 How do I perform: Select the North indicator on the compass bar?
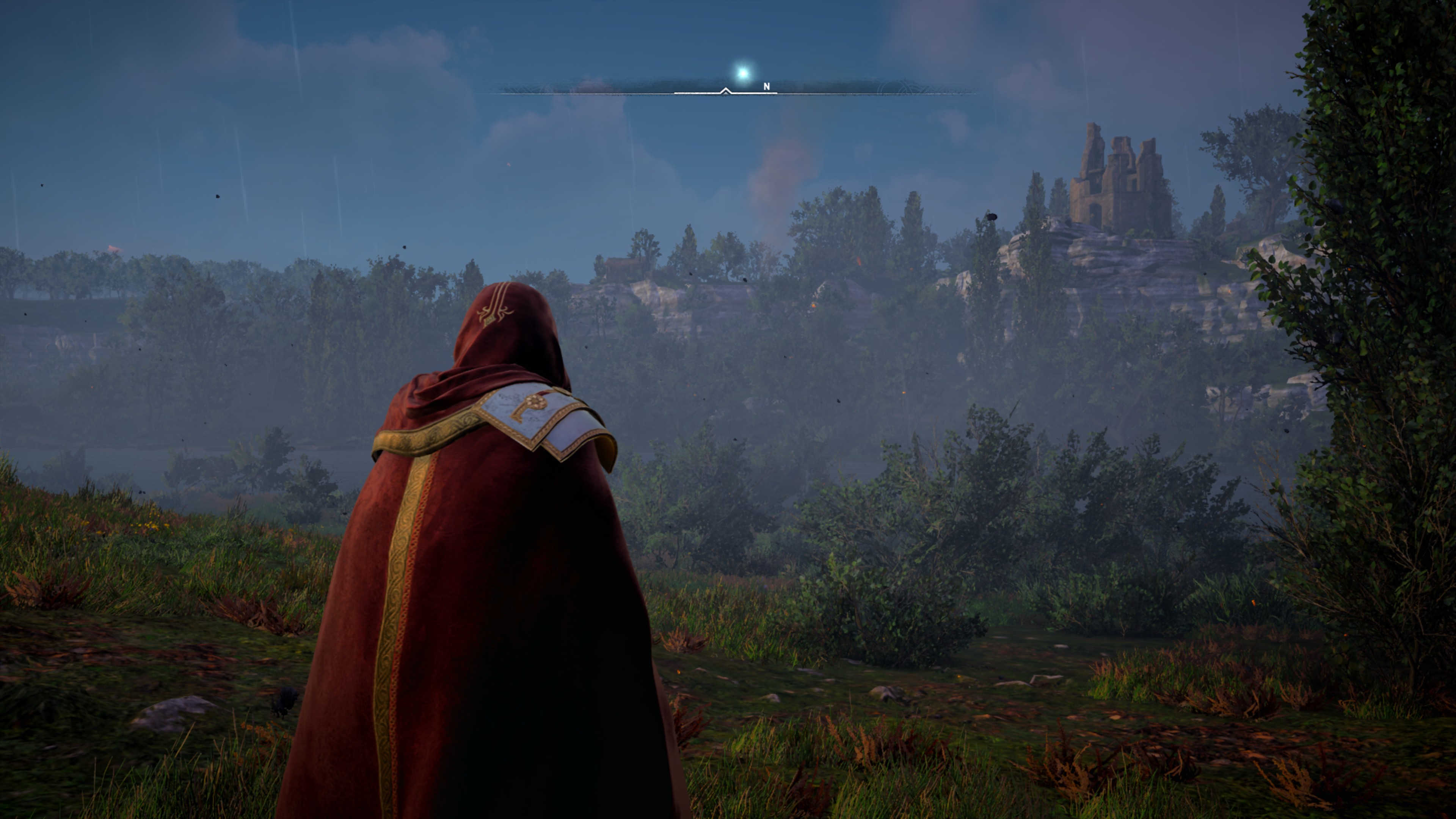pos(766,86)
